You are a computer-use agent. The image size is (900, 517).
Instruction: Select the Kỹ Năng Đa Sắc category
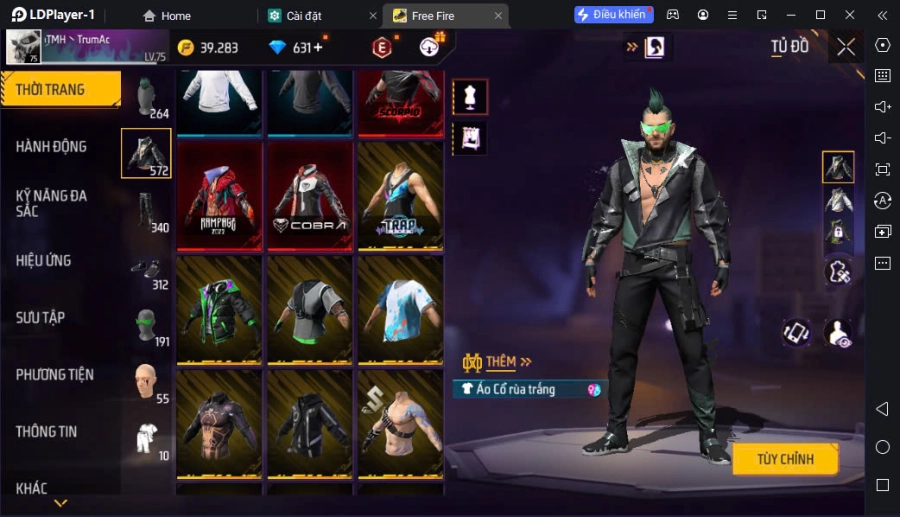(x=52, y=203)
